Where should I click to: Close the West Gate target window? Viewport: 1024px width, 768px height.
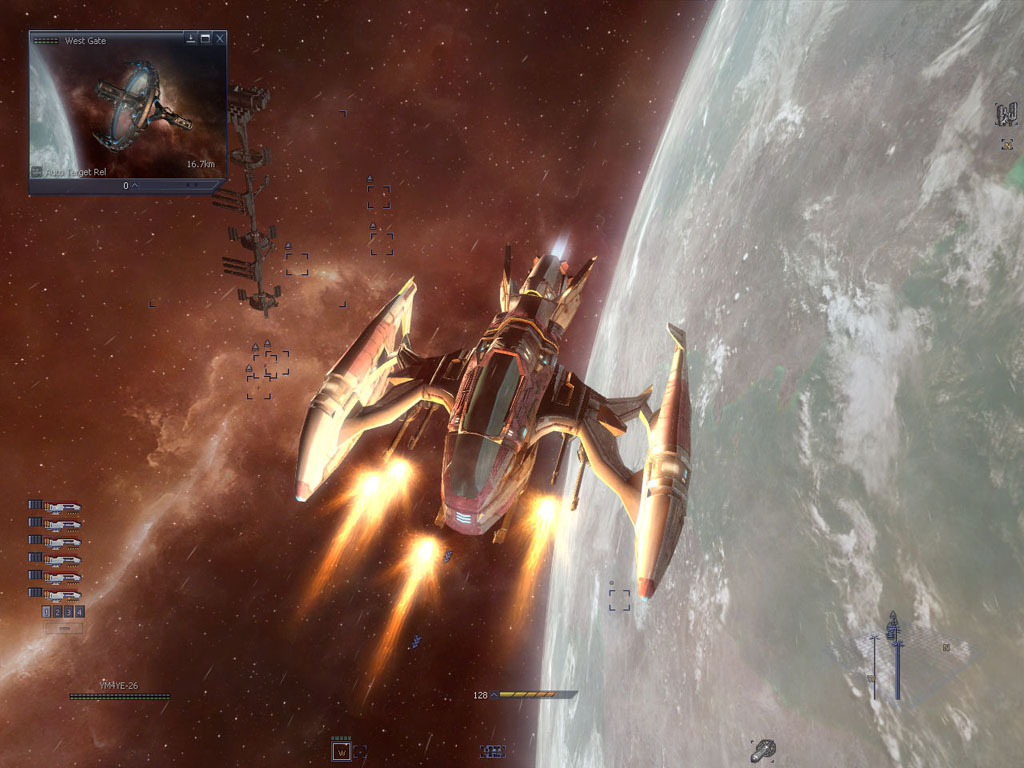pyautogui.click(x=220, y=39)
